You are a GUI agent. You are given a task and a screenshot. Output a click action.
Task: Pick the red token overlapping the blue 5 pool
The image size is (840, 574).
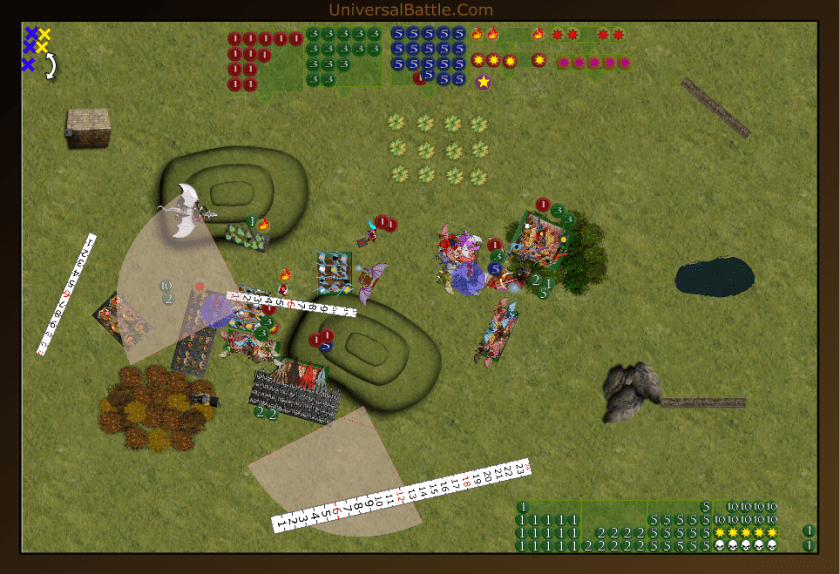[x=420, y=78]
